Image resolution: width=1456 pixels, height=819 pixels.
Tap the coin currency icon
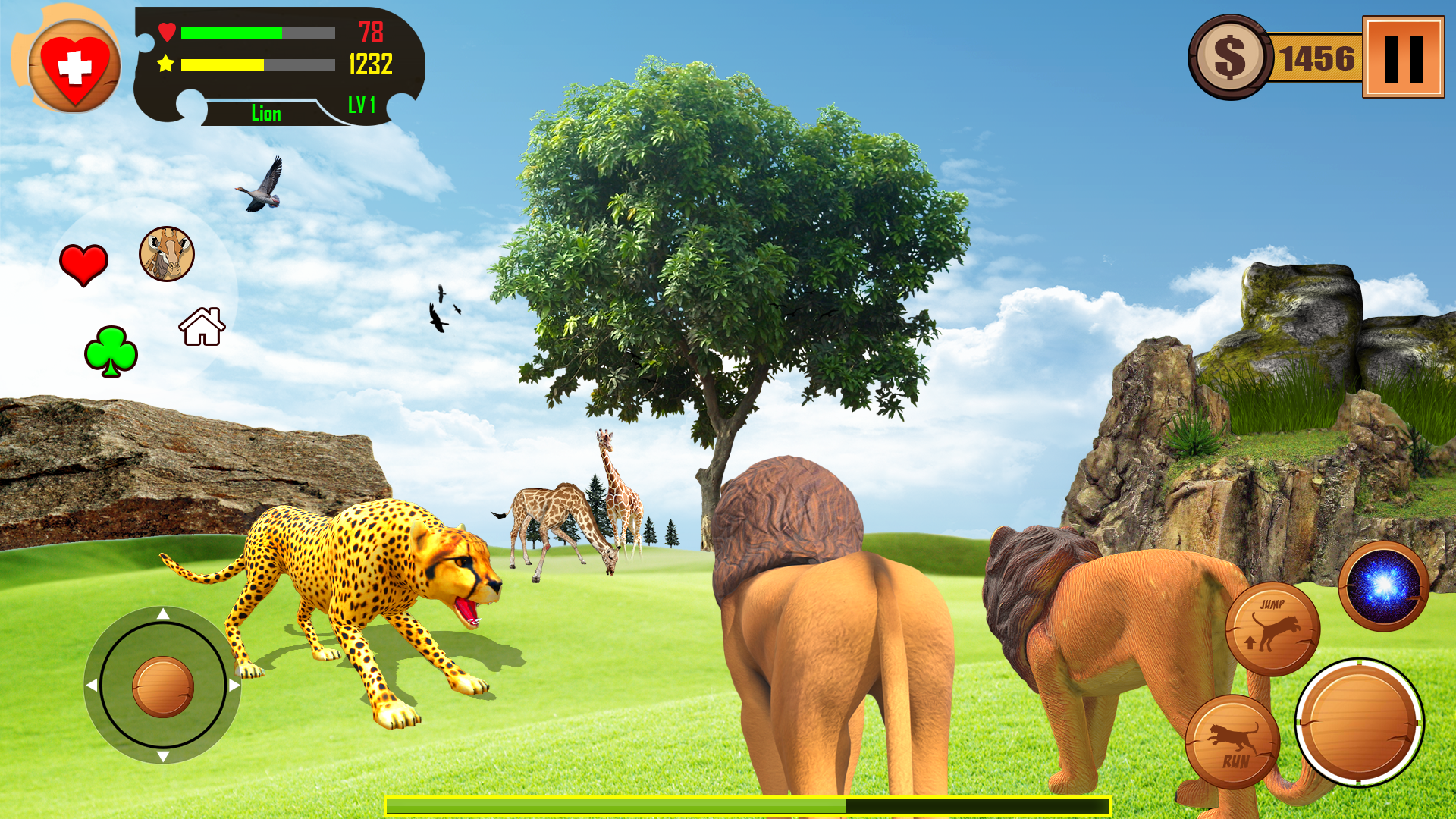pyautogui.click(x=1230, y=55)
